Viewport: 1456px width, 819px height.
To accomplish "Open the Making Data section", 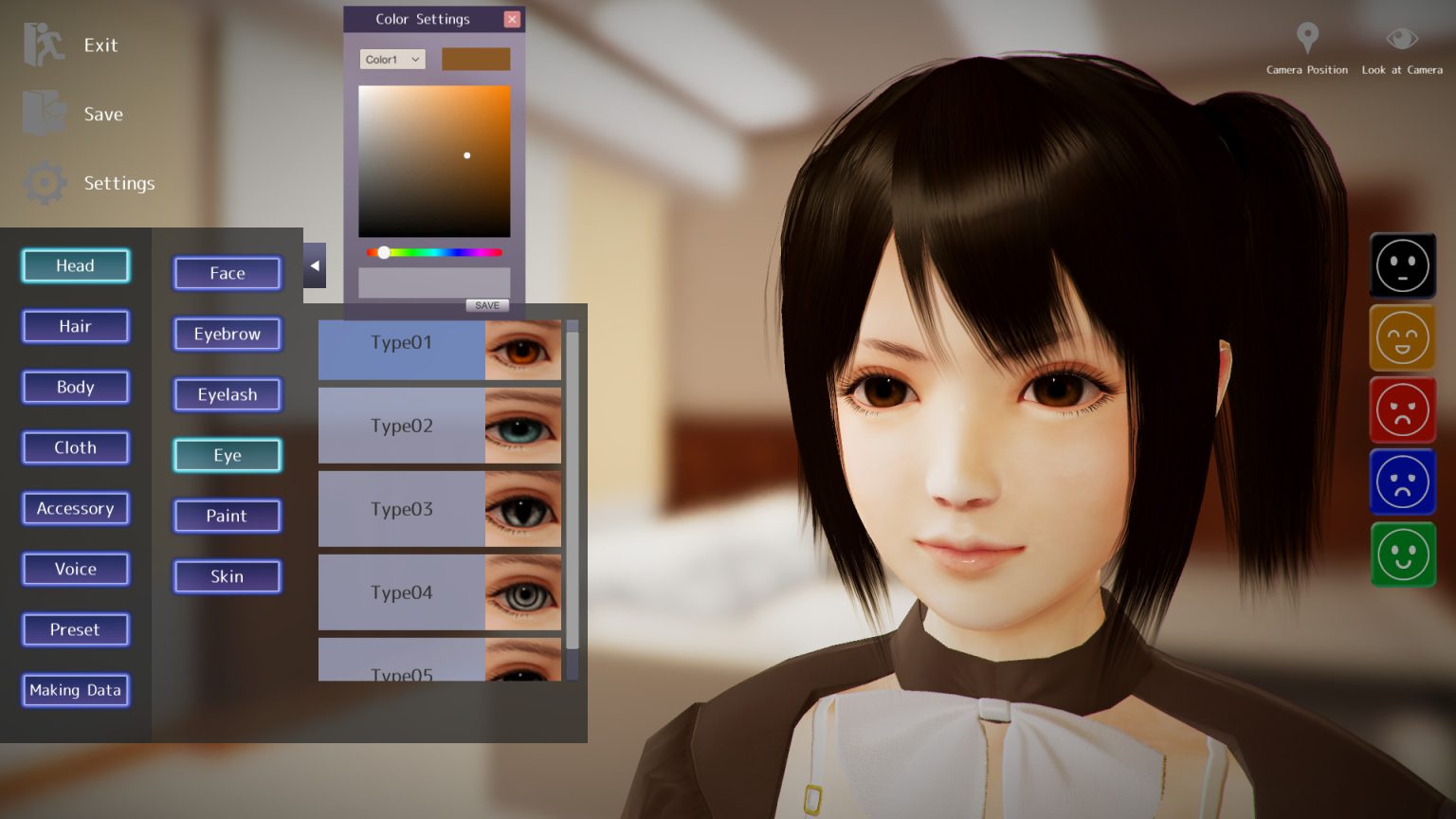I will click(75, 690).
